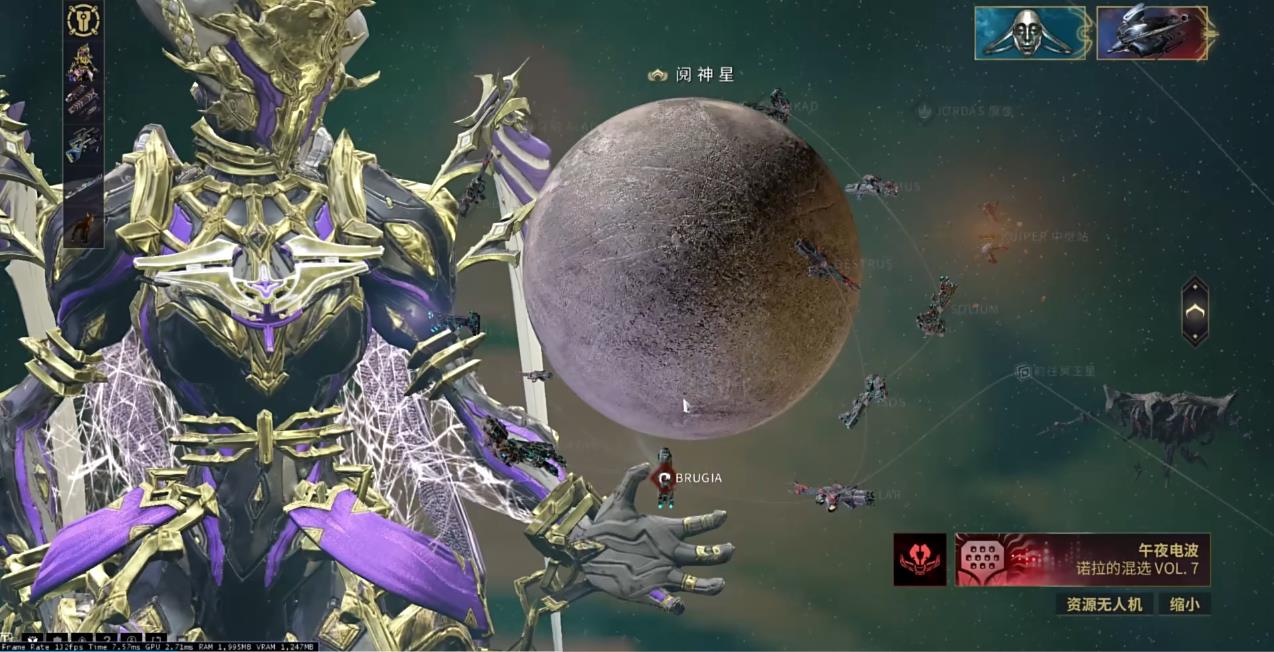Click the 缩小 zoom-out button
The image size is (1274, 652).
(x=1185, y=603)
